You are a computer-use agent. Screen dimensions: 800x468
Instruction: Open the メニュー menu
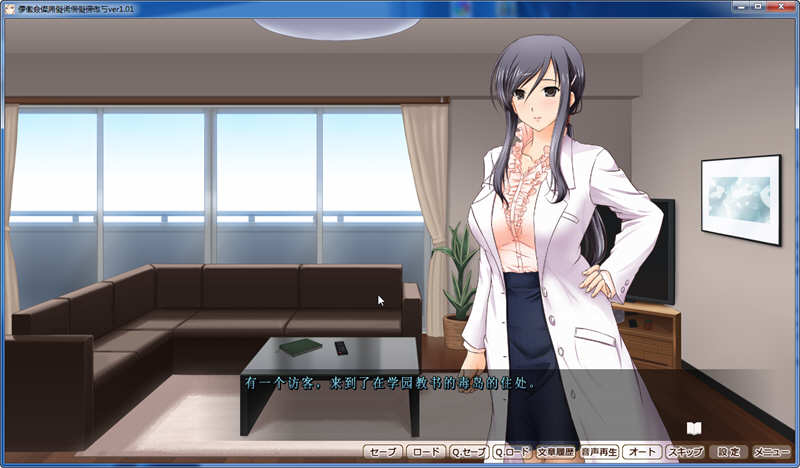[772, 452]
